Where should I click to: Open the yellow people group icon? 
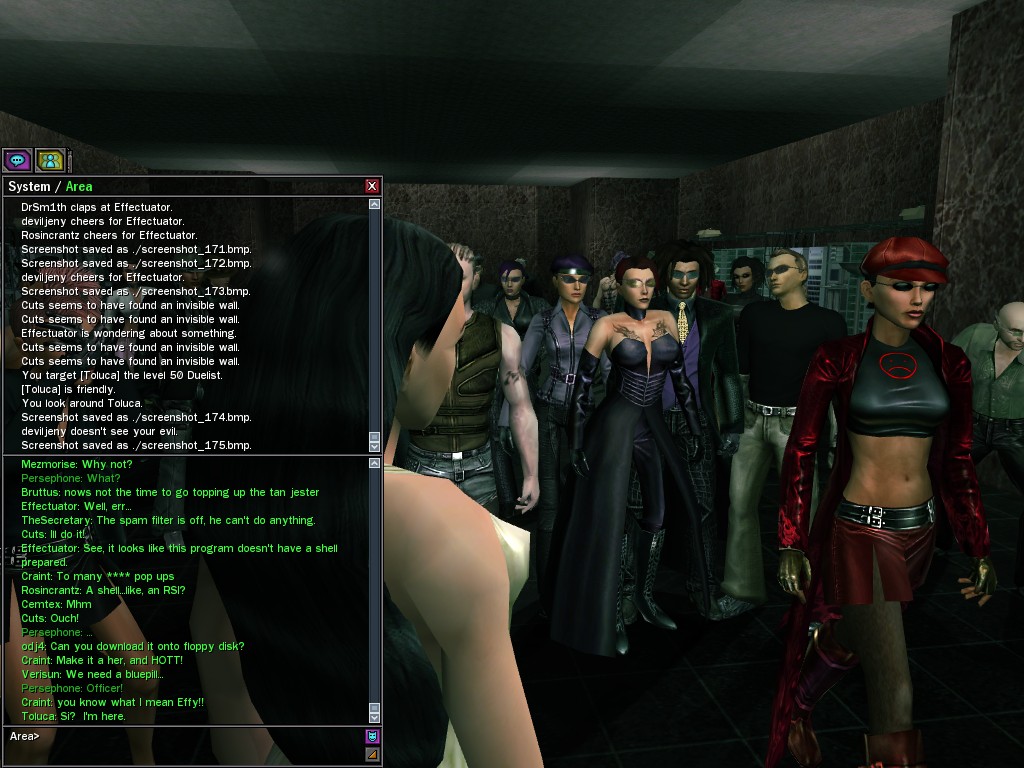pyautogui.click(x=50, y=159)
